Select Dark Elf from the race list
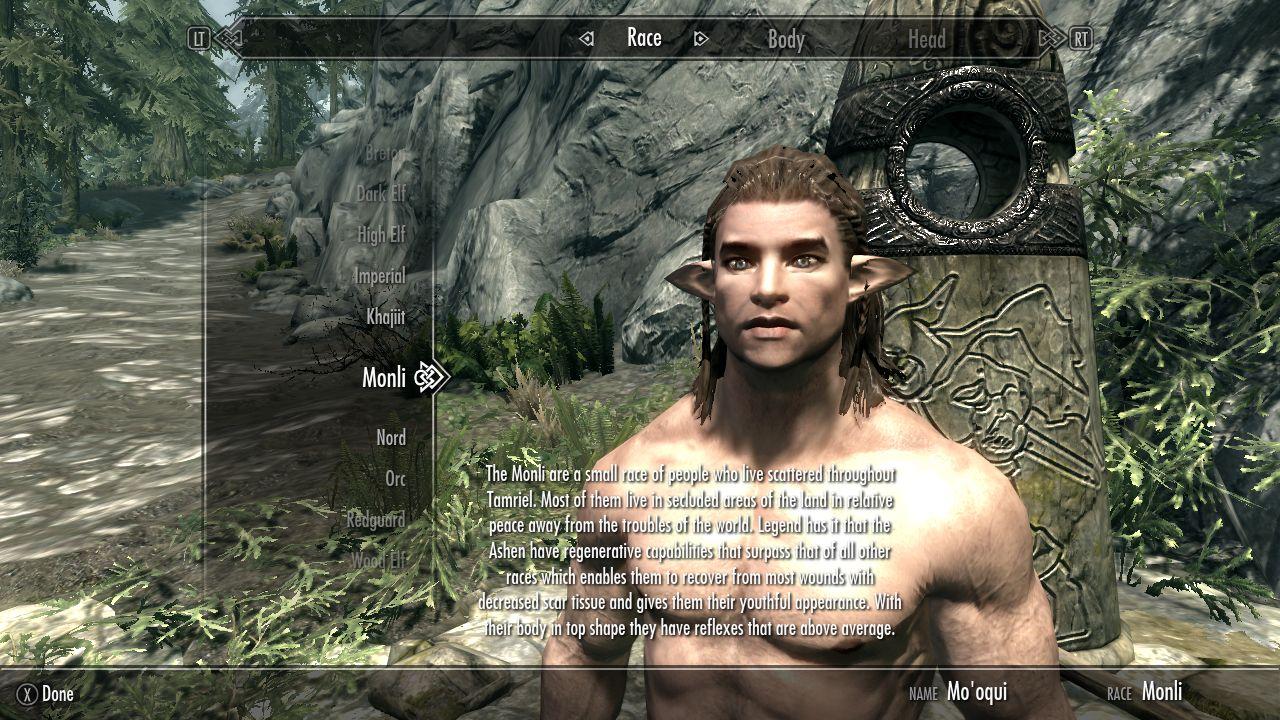Viewport: 1280px width, 720px height. click(x=381, y=194)
